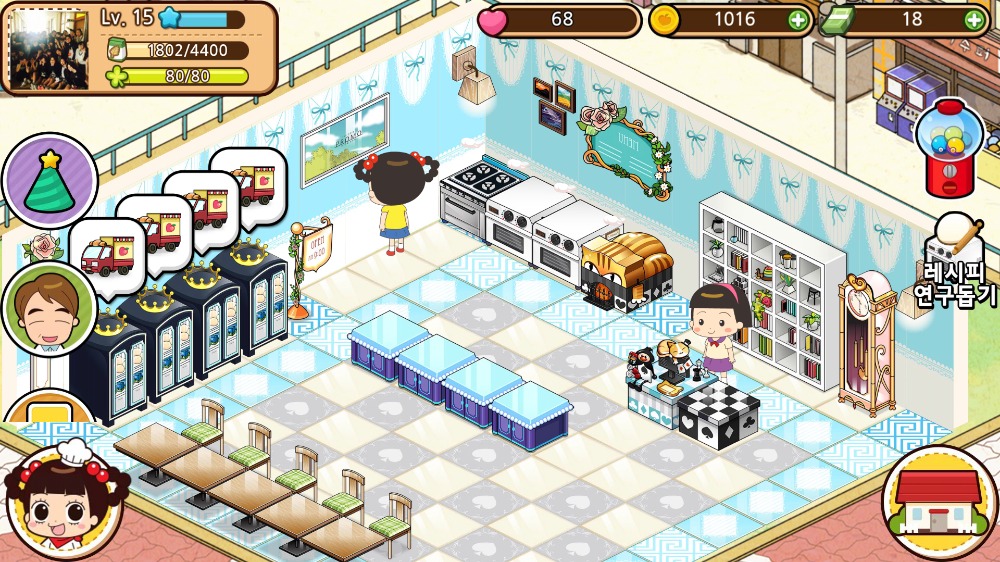The image size is (1000, 562).
Task: Open the recipe research helper
Action: click(x=955, y=264)
